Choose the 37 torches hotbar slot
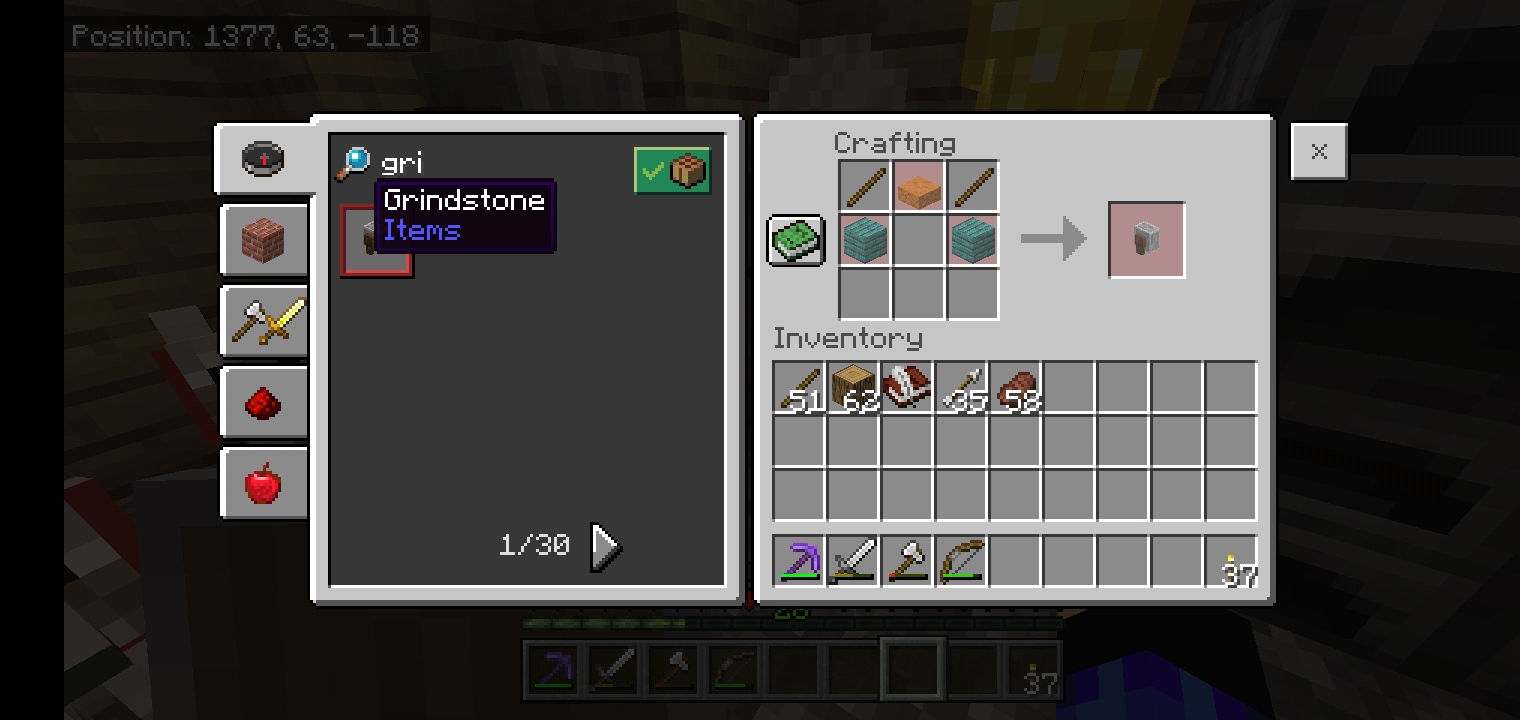This screenshot has height=720, width=1520. point(1231,561)
